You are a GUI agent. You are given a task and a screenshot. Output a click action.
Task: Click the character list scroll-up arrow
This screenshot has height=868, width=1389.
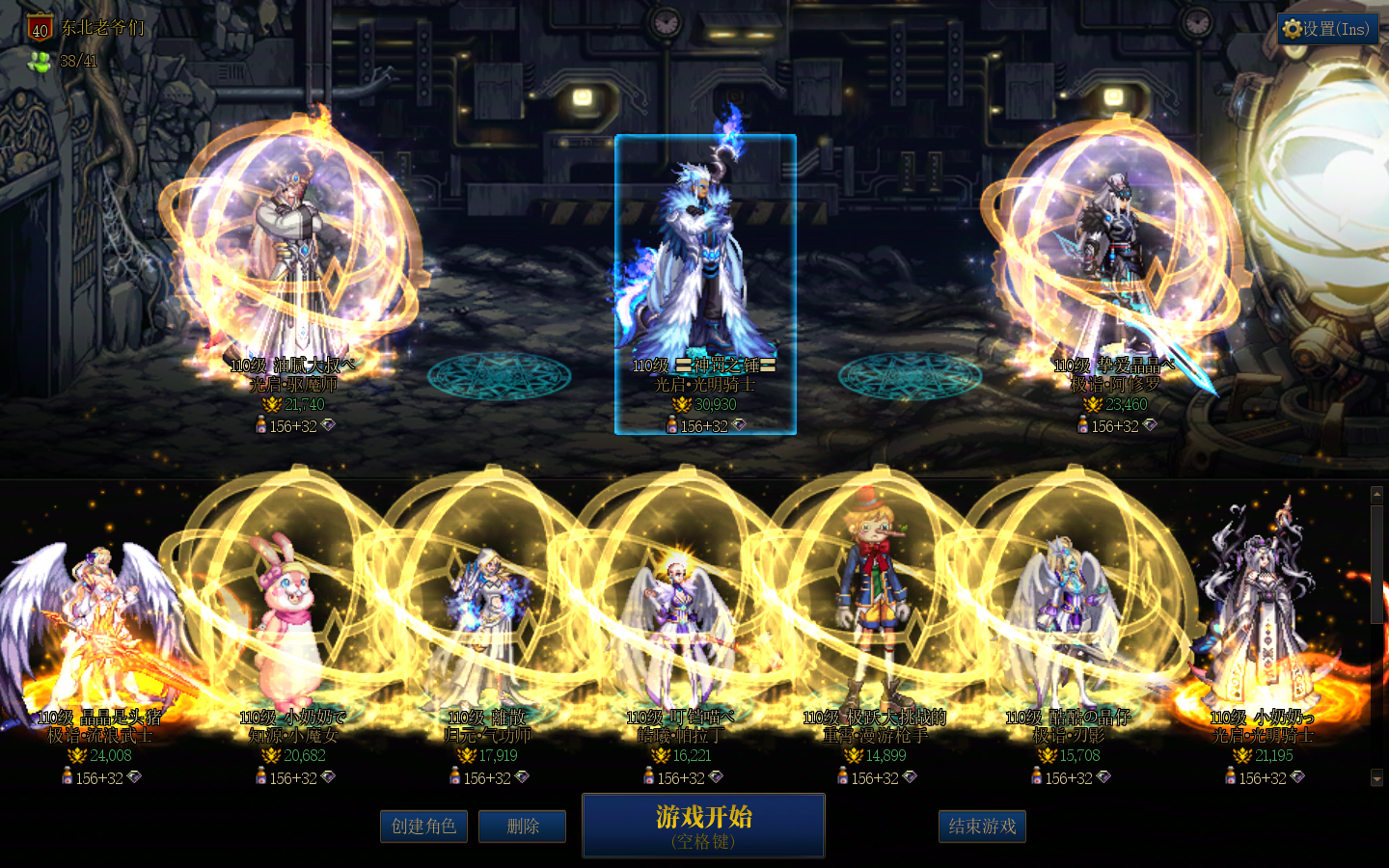pyautogui.click(x=1376, y=495)
